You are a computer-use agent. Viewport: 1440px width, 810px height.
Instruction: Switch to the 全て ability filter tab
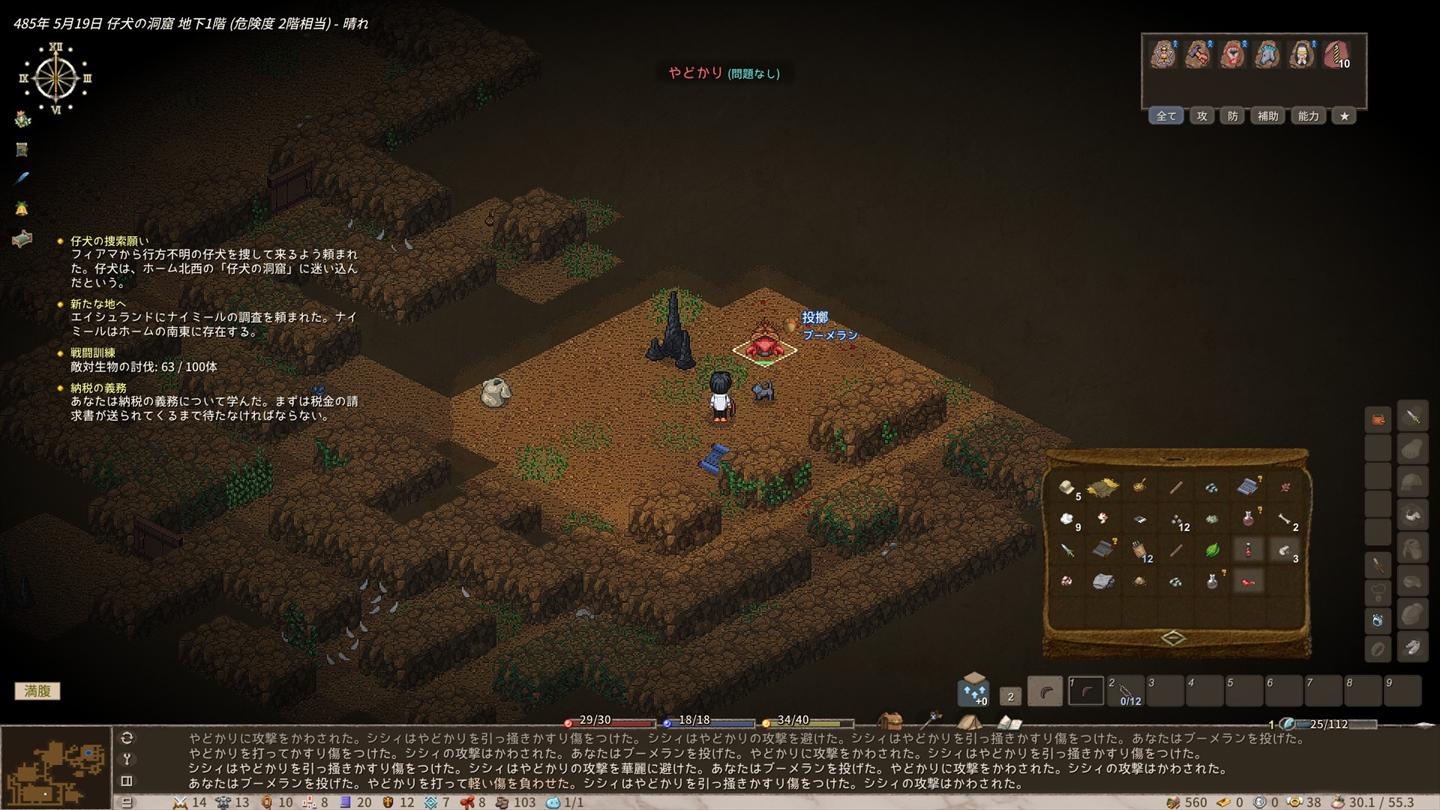[x=1166, y=116]
